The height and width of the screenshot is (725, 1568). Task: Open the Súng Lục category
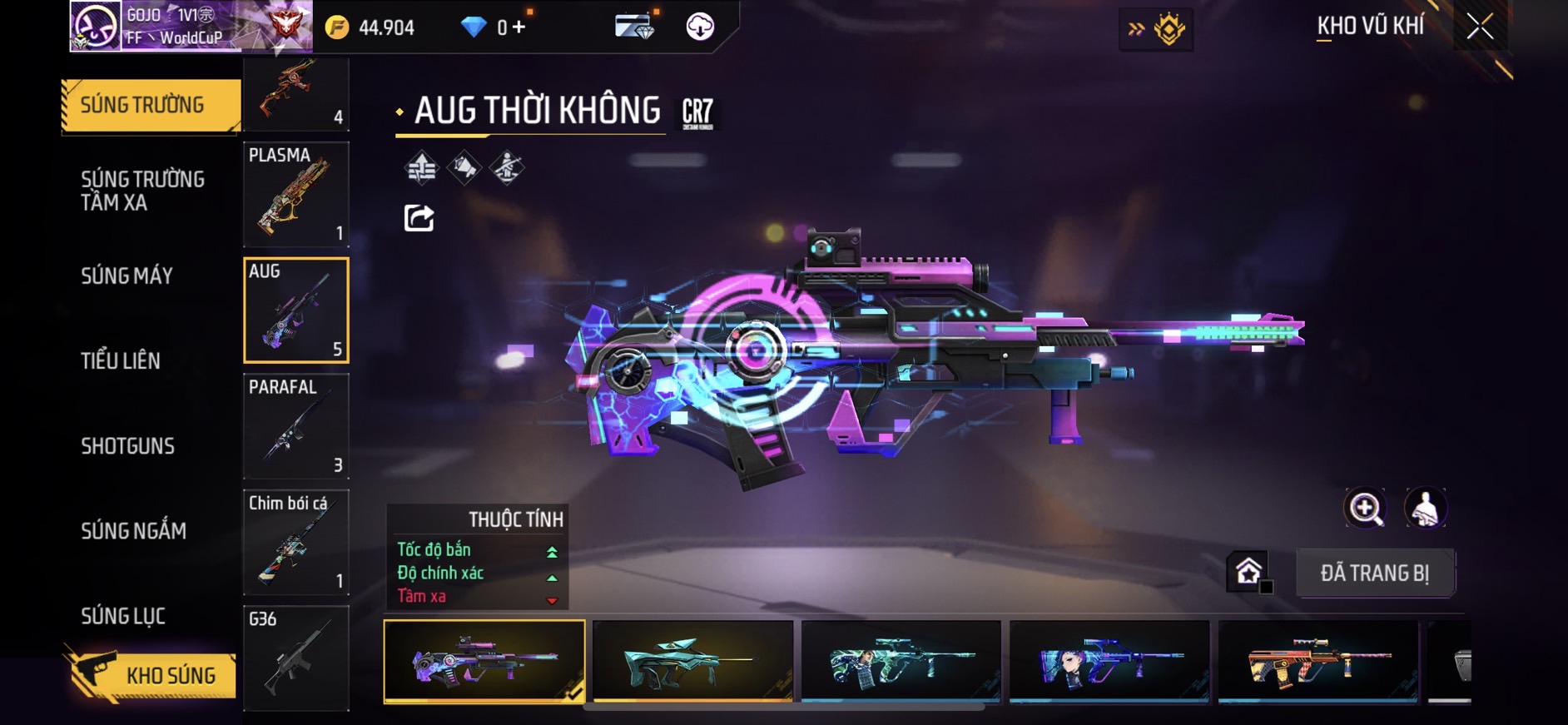coord(123,616)
